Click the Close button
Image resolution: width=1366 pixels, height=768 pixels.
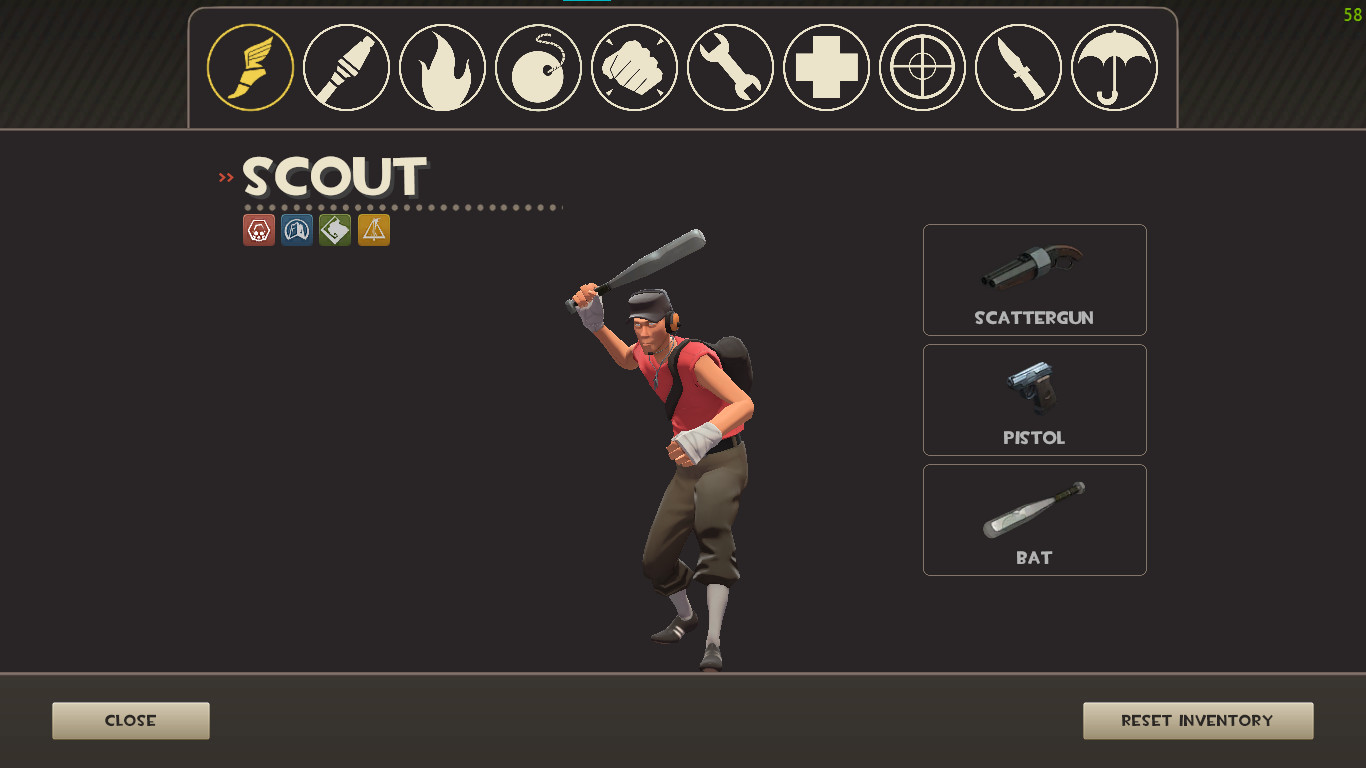click(130, 720)
